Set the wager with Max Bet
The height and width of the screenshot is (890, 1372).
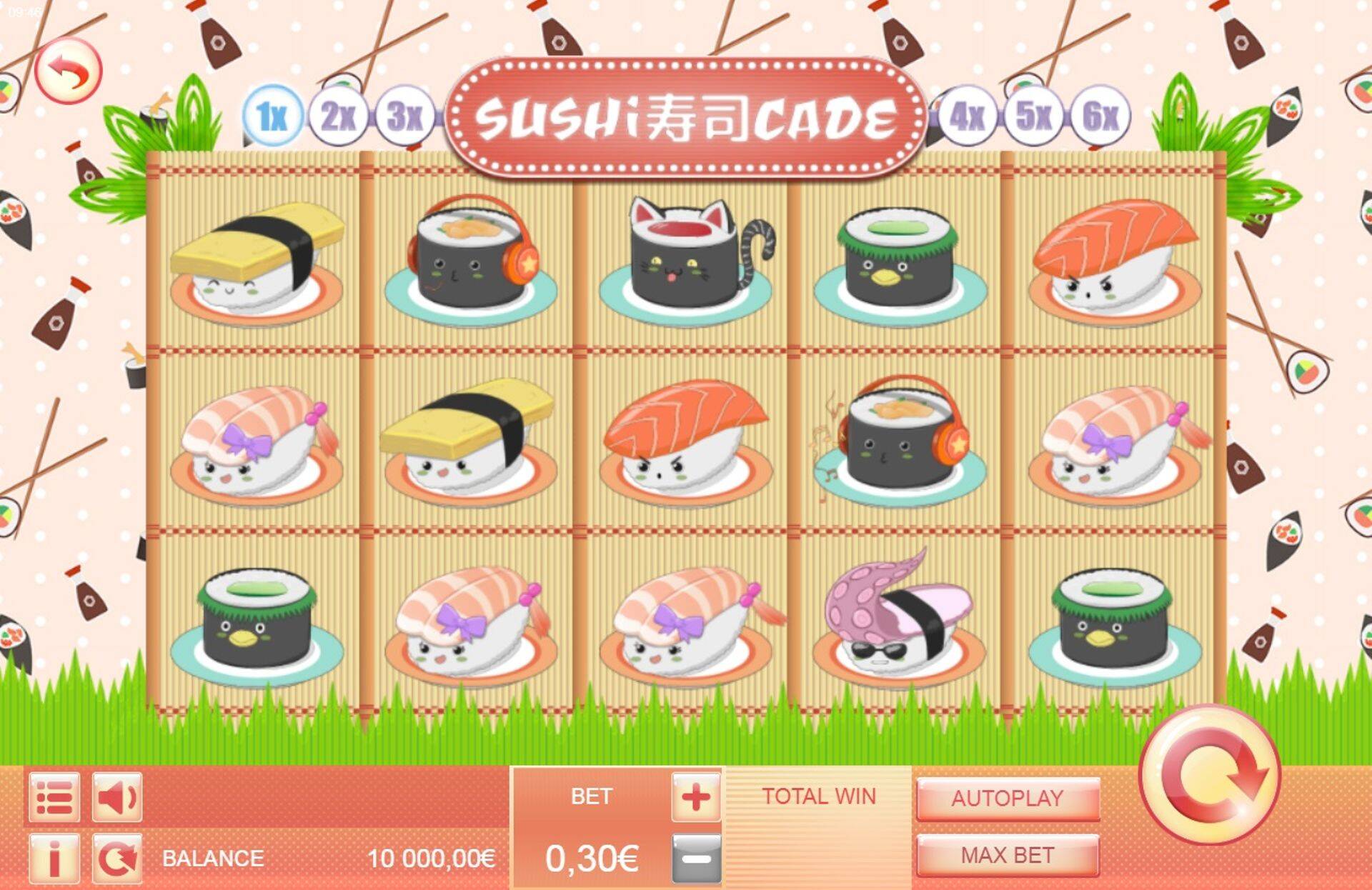[1007, 855]
